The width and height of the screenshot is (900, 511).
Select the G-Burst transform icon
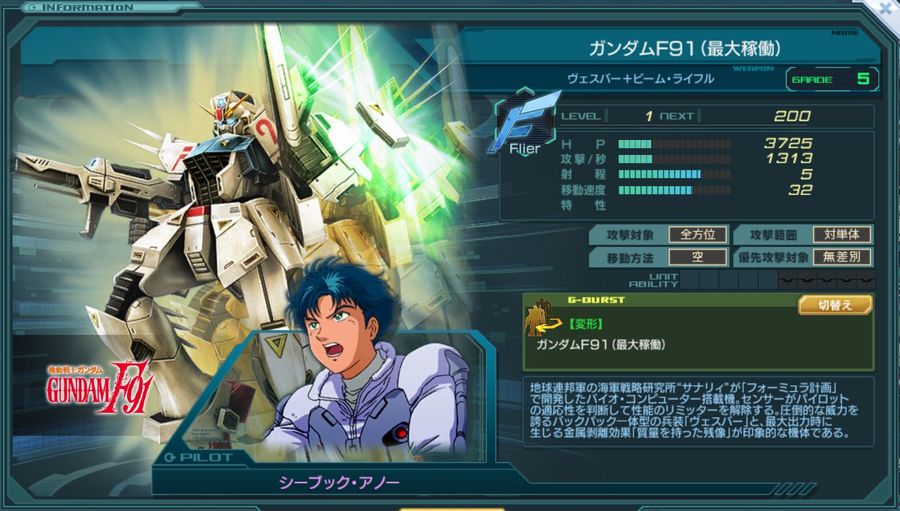(x=542, y=319)
